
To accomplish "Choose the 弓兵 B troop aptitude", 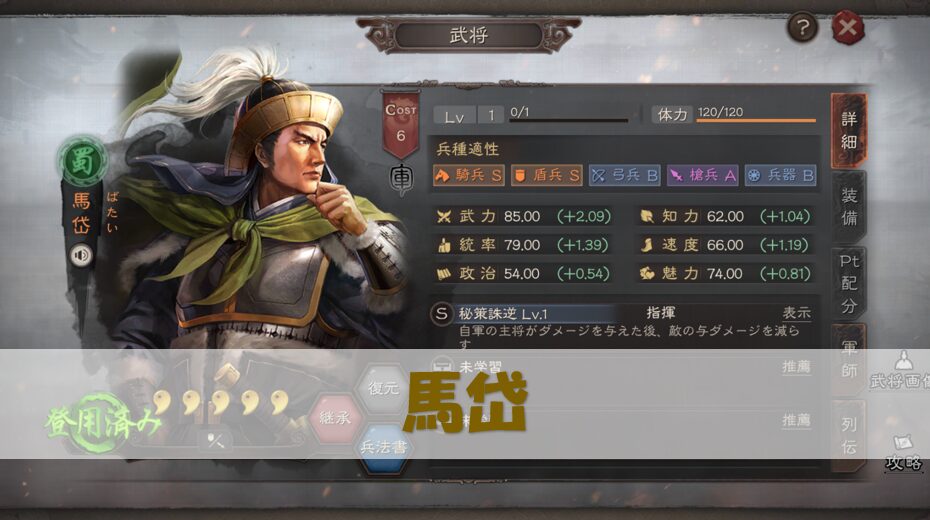I will point(624,176).
